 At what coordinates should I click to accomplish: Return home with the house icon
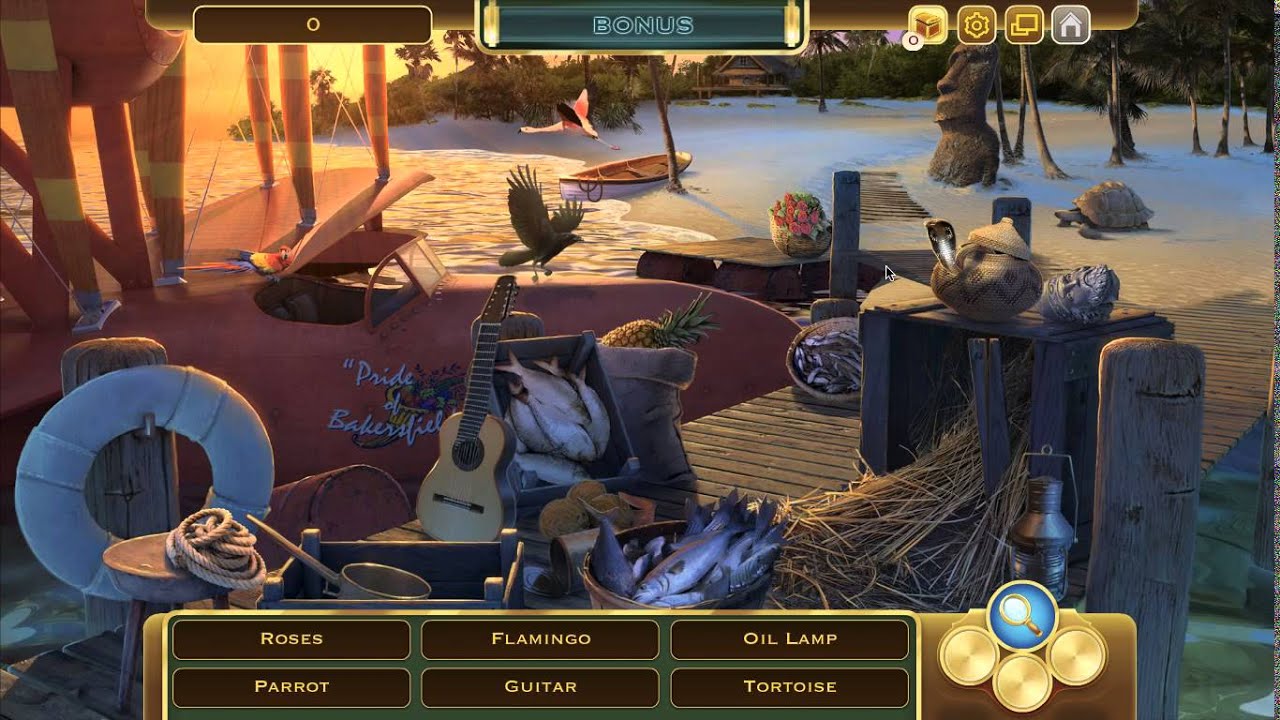tap(1070, 25)
